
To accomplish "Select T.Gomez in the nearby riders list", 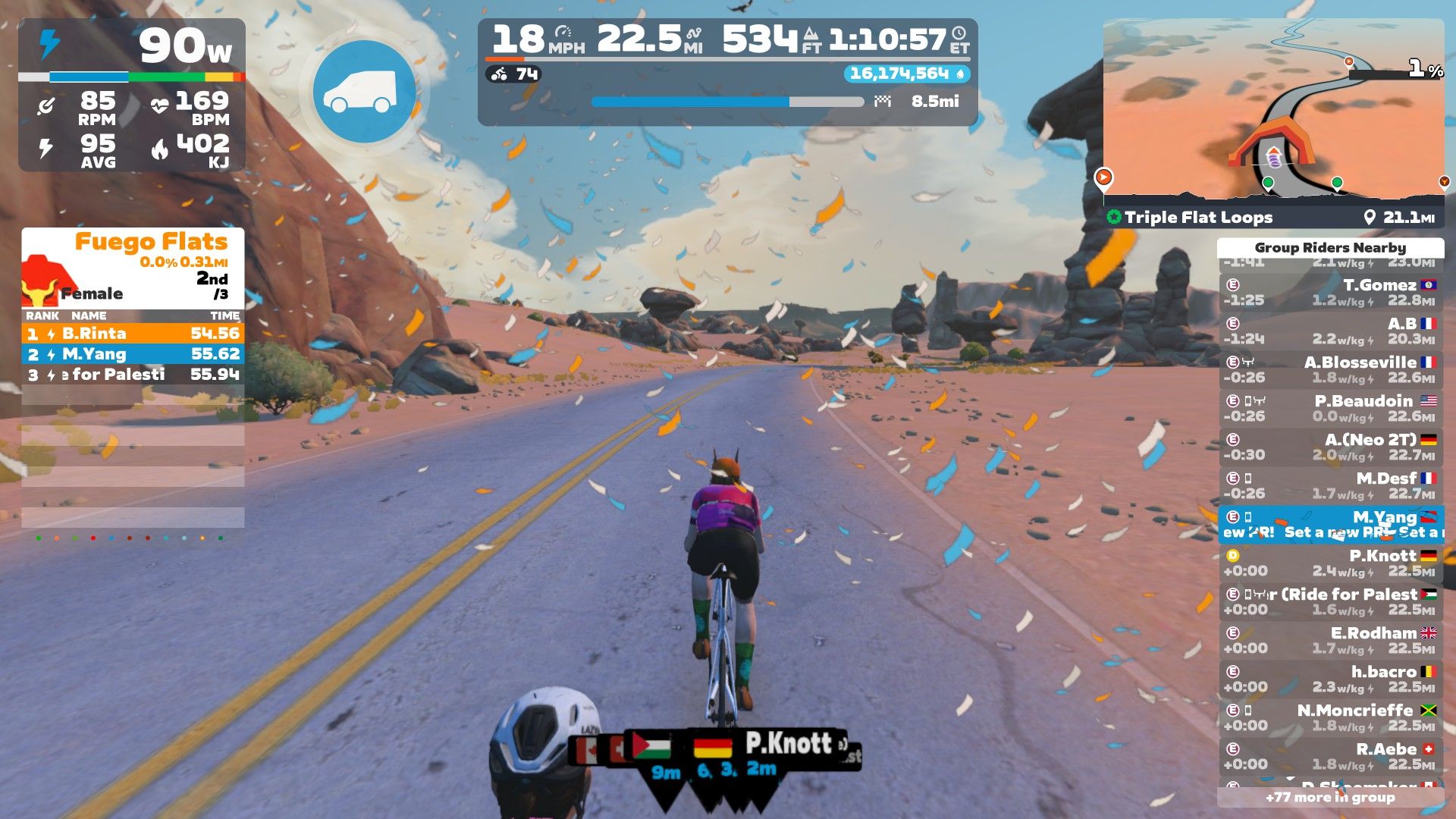I will (1330, 293).
